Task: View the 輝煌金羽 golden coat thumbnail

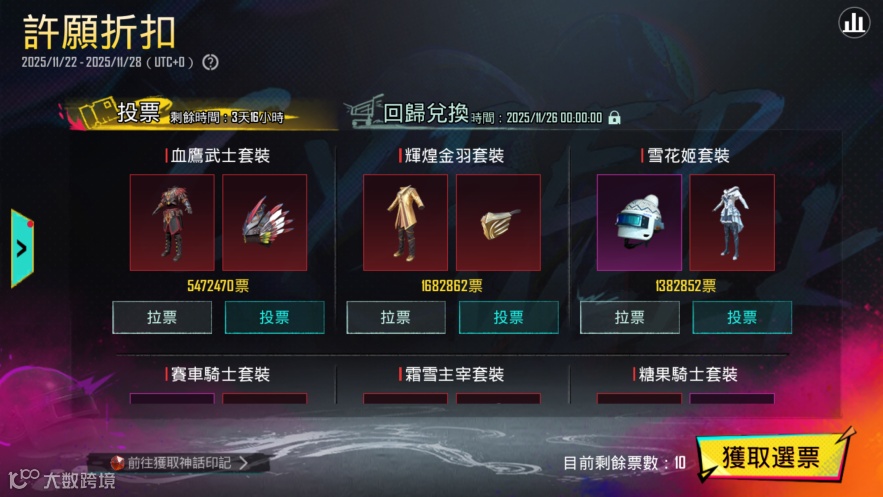Action: (405, 222)
